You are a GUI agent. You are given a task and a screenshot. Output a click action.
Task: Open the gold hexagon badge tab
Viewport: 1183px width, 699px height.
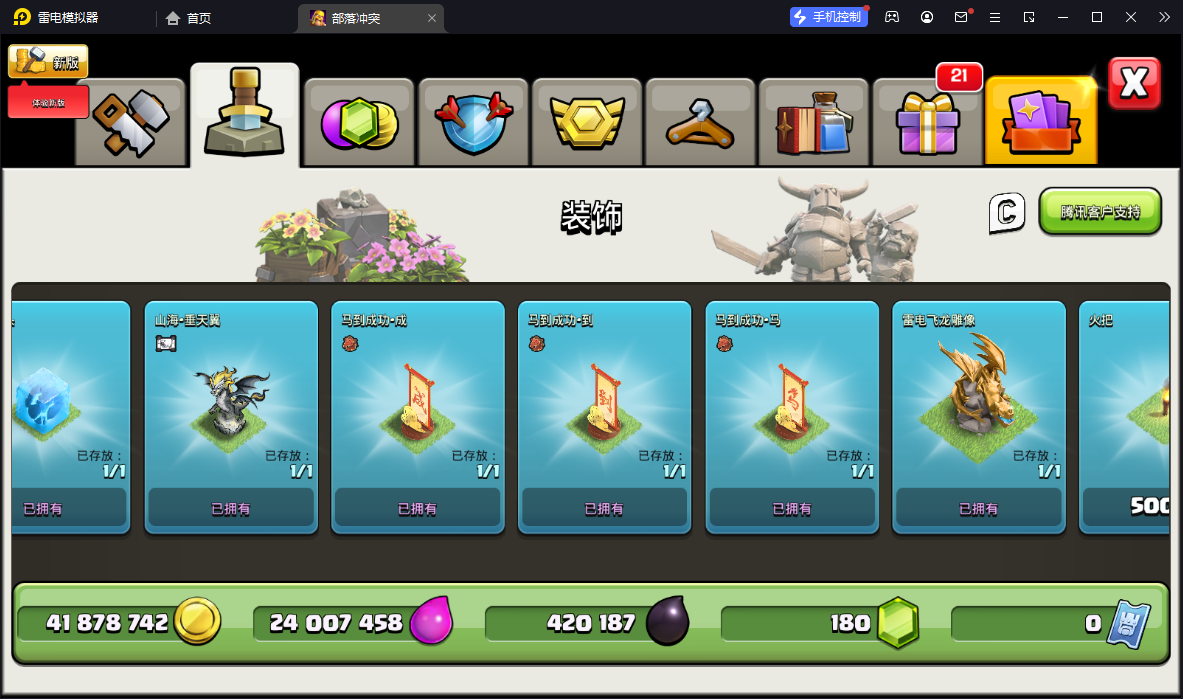click(x=587, y=122)
